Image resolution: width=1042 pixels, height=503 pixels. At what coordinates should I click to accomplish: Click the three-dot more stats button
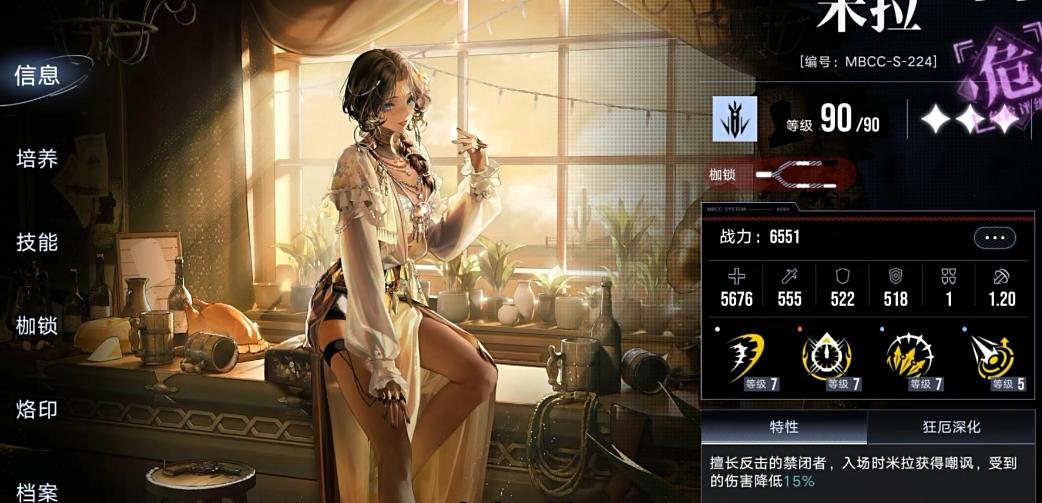(994, 238)
